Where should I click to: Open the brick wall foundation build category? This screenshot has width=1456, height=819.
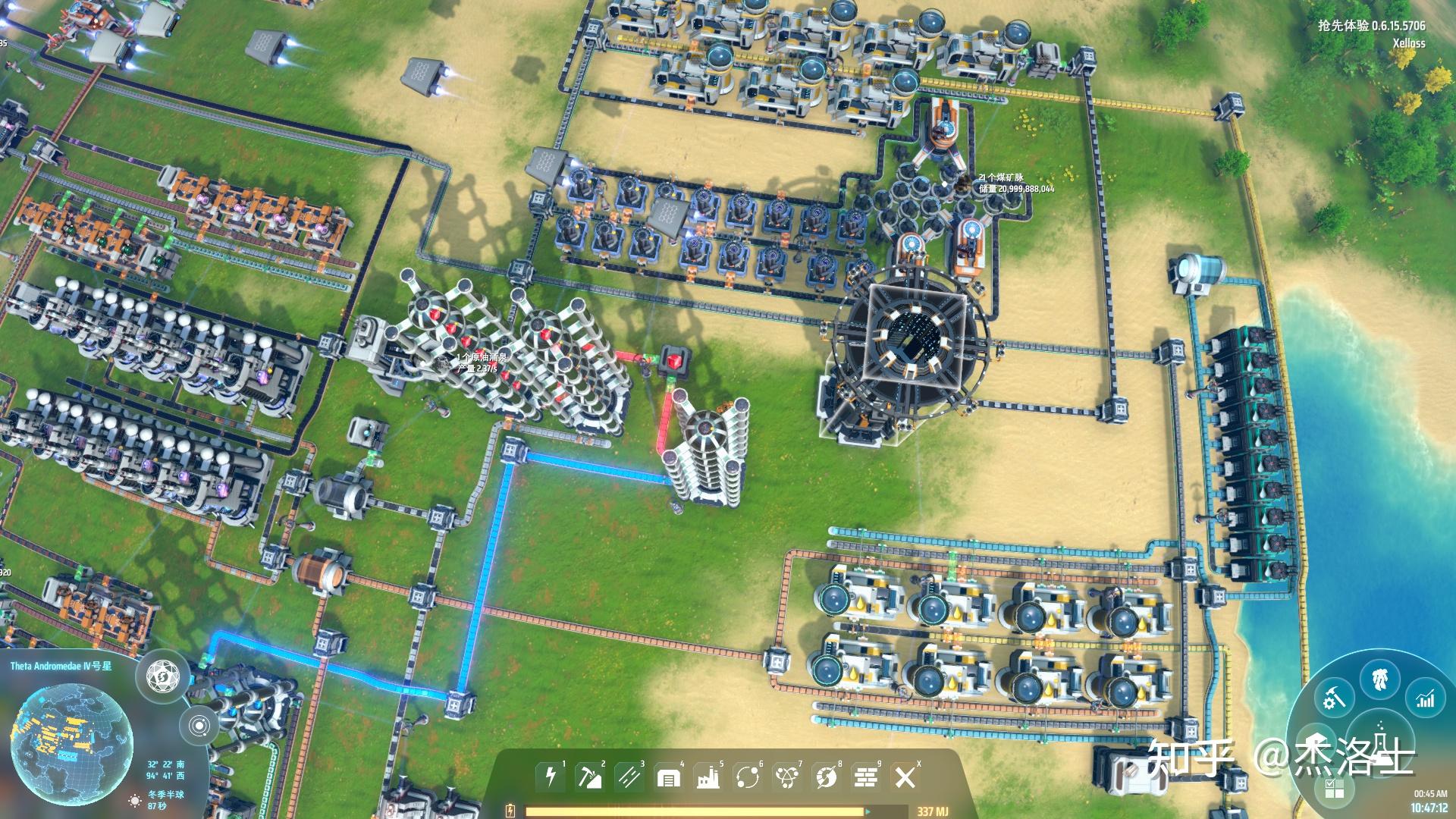pyautogui.click(x=865, y=777)
